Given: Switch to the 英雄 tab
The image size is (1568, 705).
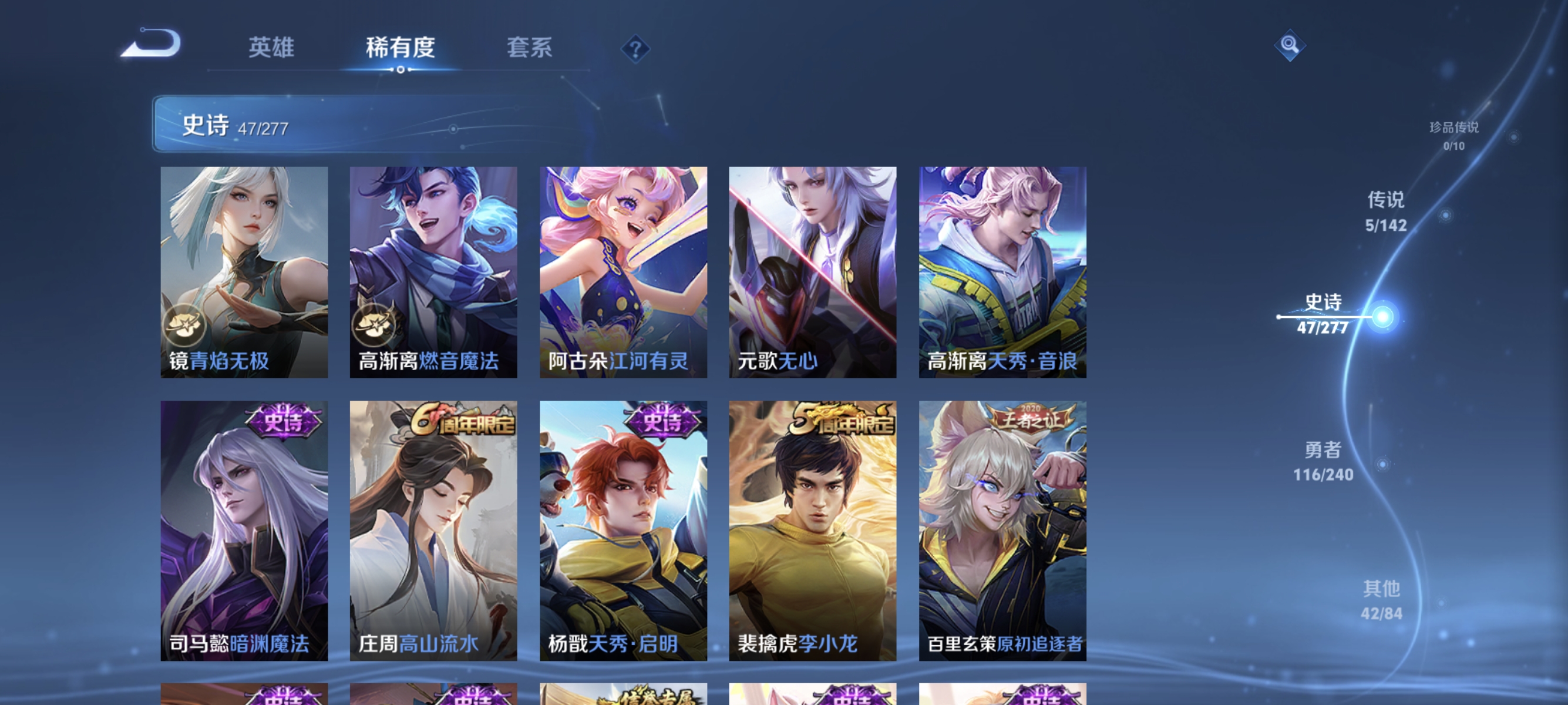Looking at the screenshot, I should tap(271, 49).
